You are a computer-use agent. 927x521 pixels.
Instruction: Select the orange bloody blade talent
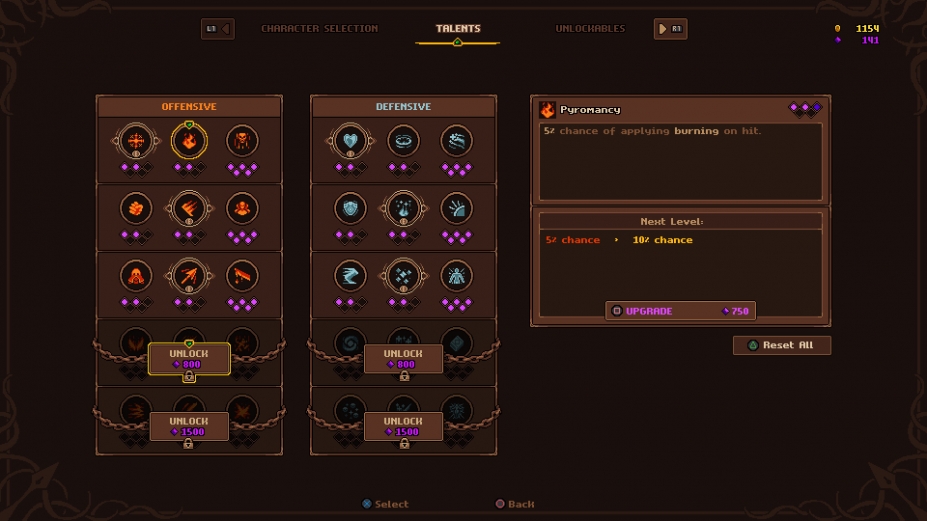(x=242, y=277)
